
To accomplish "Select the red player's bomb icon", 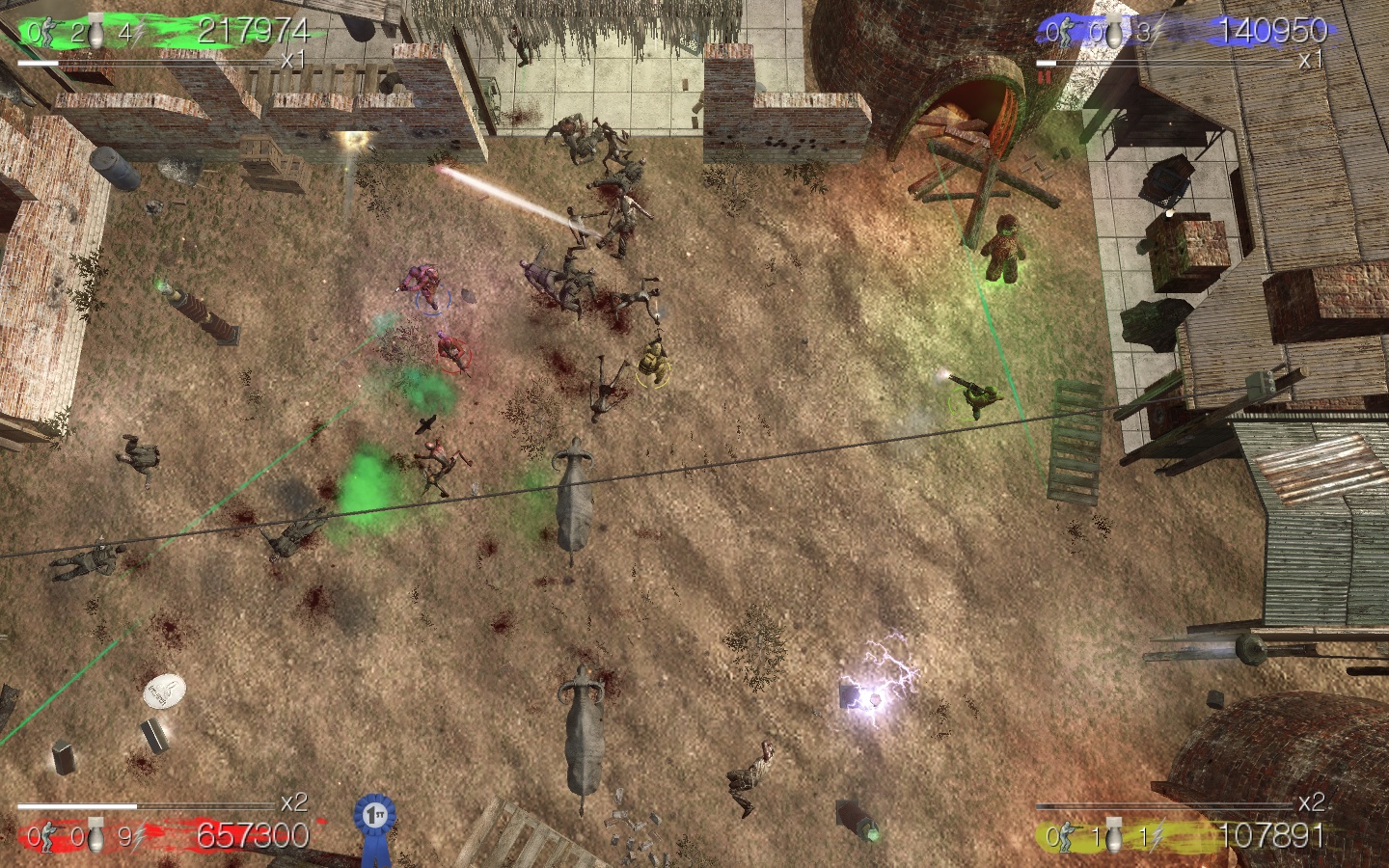I will pos(97,837).
